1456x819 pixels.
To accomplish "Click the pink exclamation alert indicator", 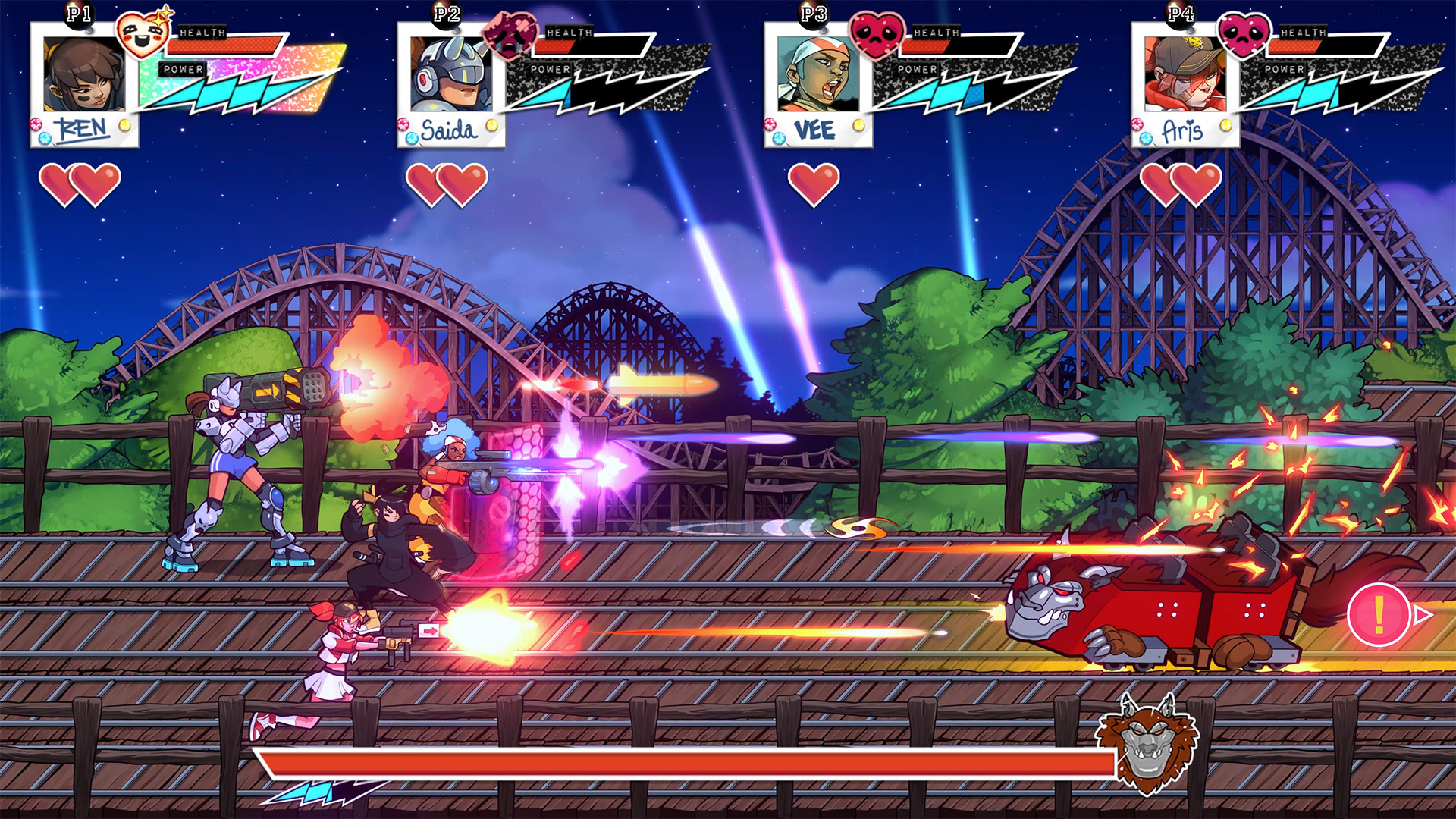I will (x=1379, y=614).
